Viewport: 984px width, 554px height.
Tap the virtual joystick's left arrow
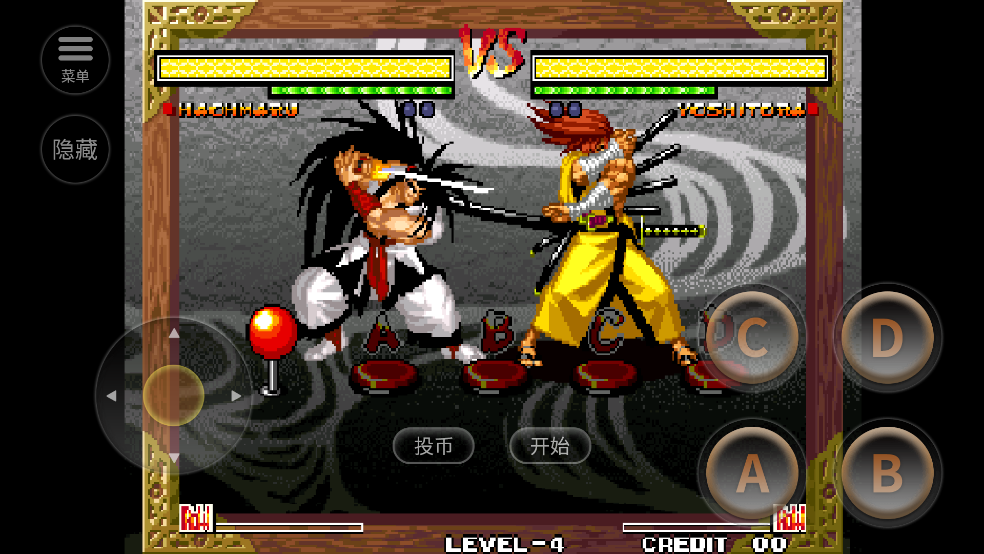coord(111,396)
